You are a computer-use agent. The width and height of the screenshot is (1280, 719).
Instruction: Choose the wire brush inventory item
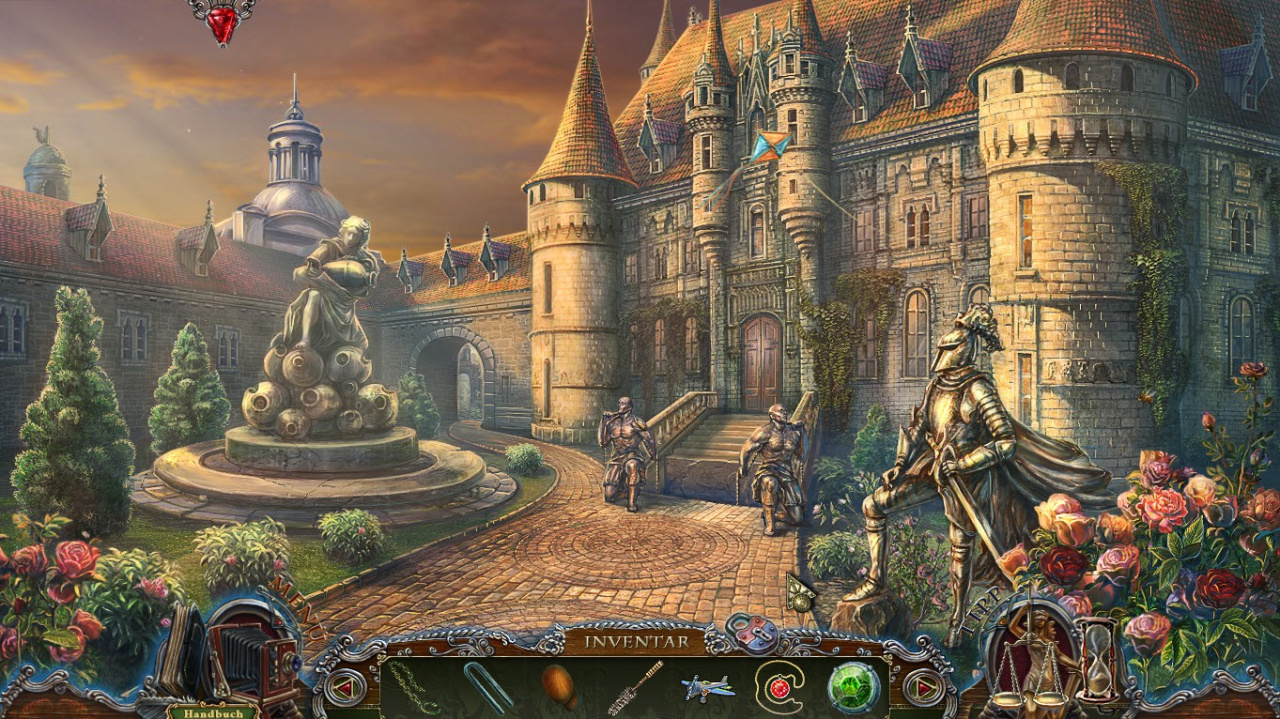pyautogui.click(x=636, y=686)
